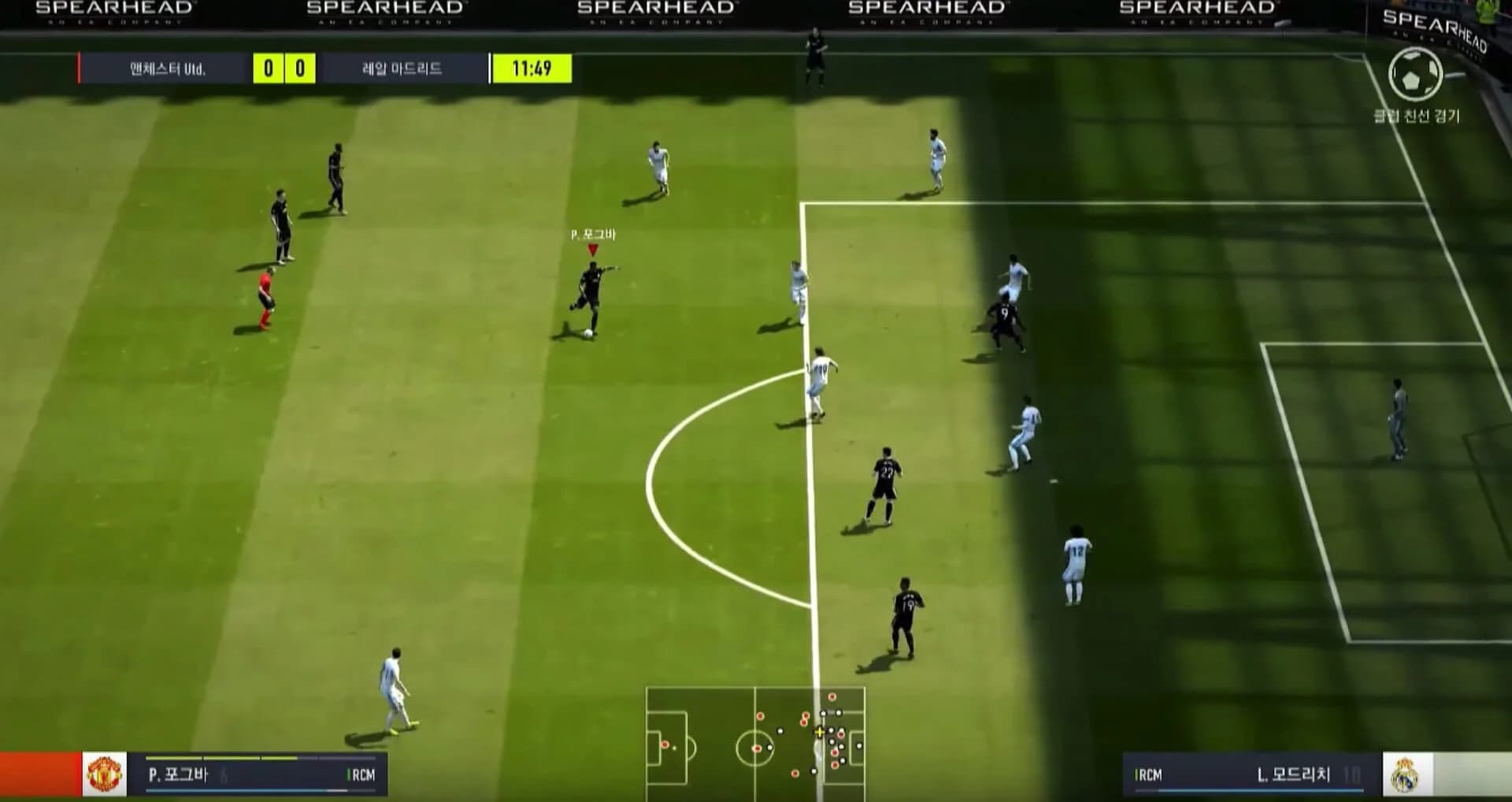The image size is (1512, 802).
Task: Click the yellow ball marker on the minimap
Action: pyautogui.click(x=820, y=732)
